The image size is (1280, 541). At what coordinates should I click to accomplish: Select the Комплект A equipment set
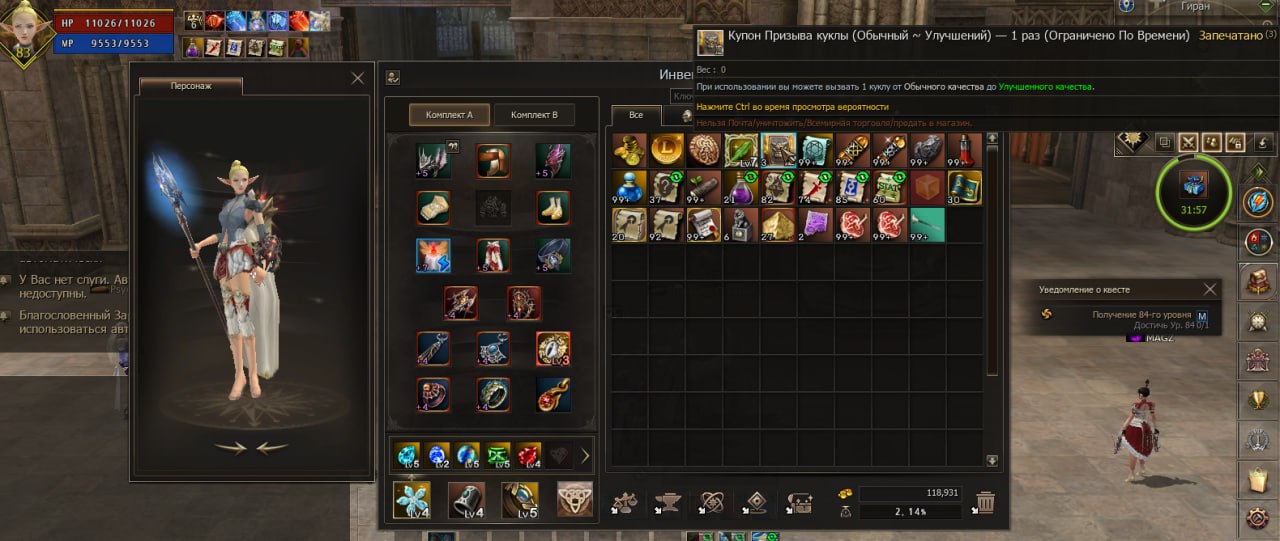449,115
